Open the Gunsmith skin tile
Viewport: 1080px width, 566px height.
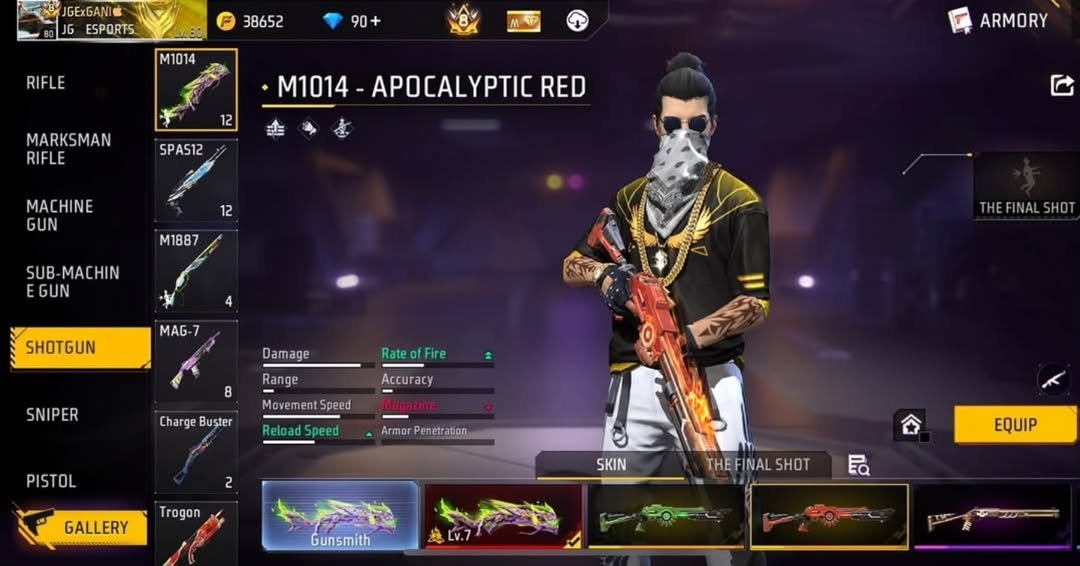[340, 516]
